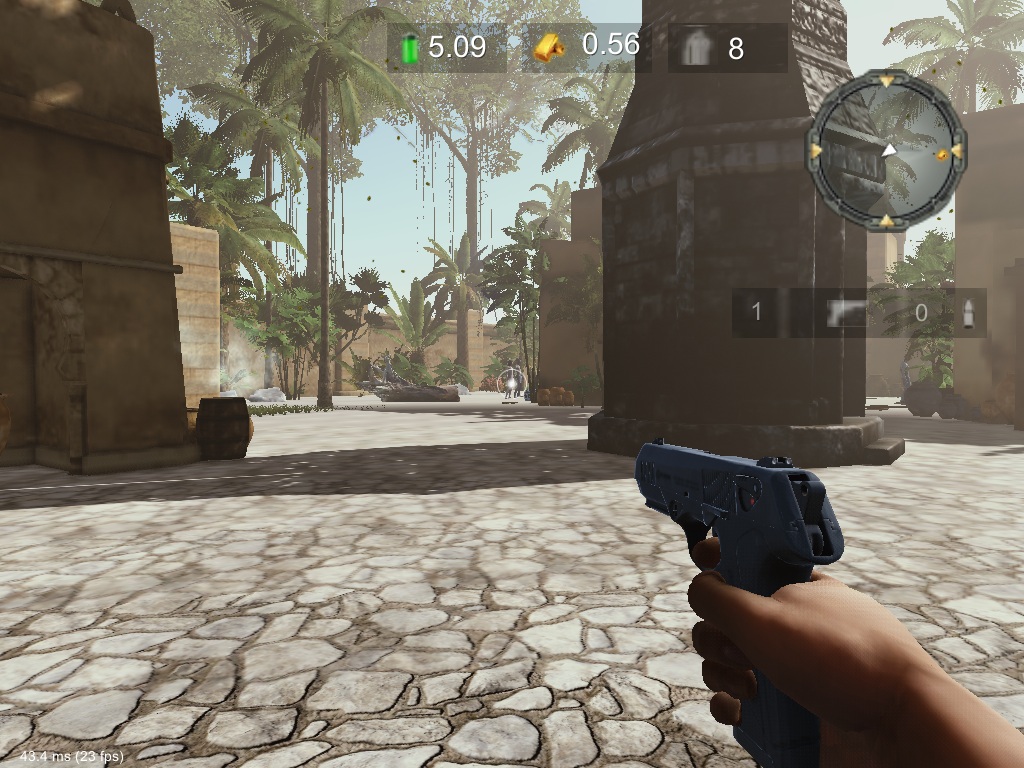Select the green battery icon

coord(409,48)
